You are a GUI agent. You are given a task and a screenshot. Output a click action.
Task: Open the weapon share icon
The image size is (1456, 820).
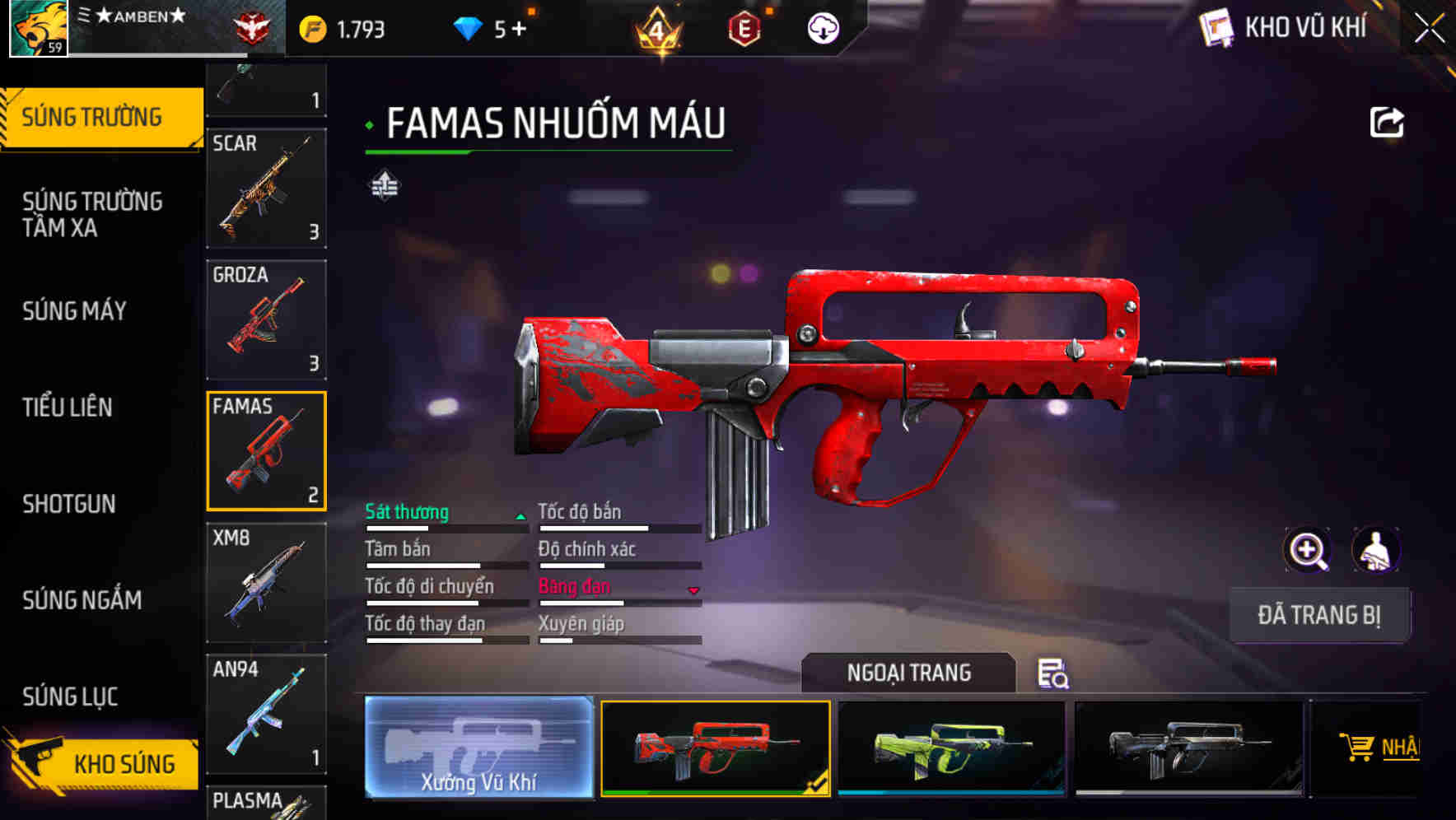pos(1387,122)
